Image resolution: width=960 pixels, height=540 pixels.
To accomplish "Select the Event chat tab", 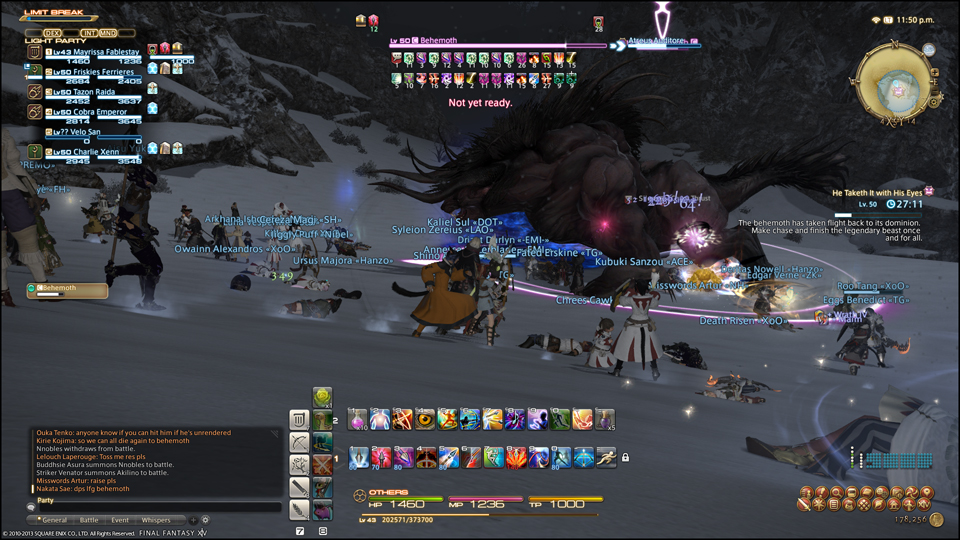I will click(x=120, y=520).
